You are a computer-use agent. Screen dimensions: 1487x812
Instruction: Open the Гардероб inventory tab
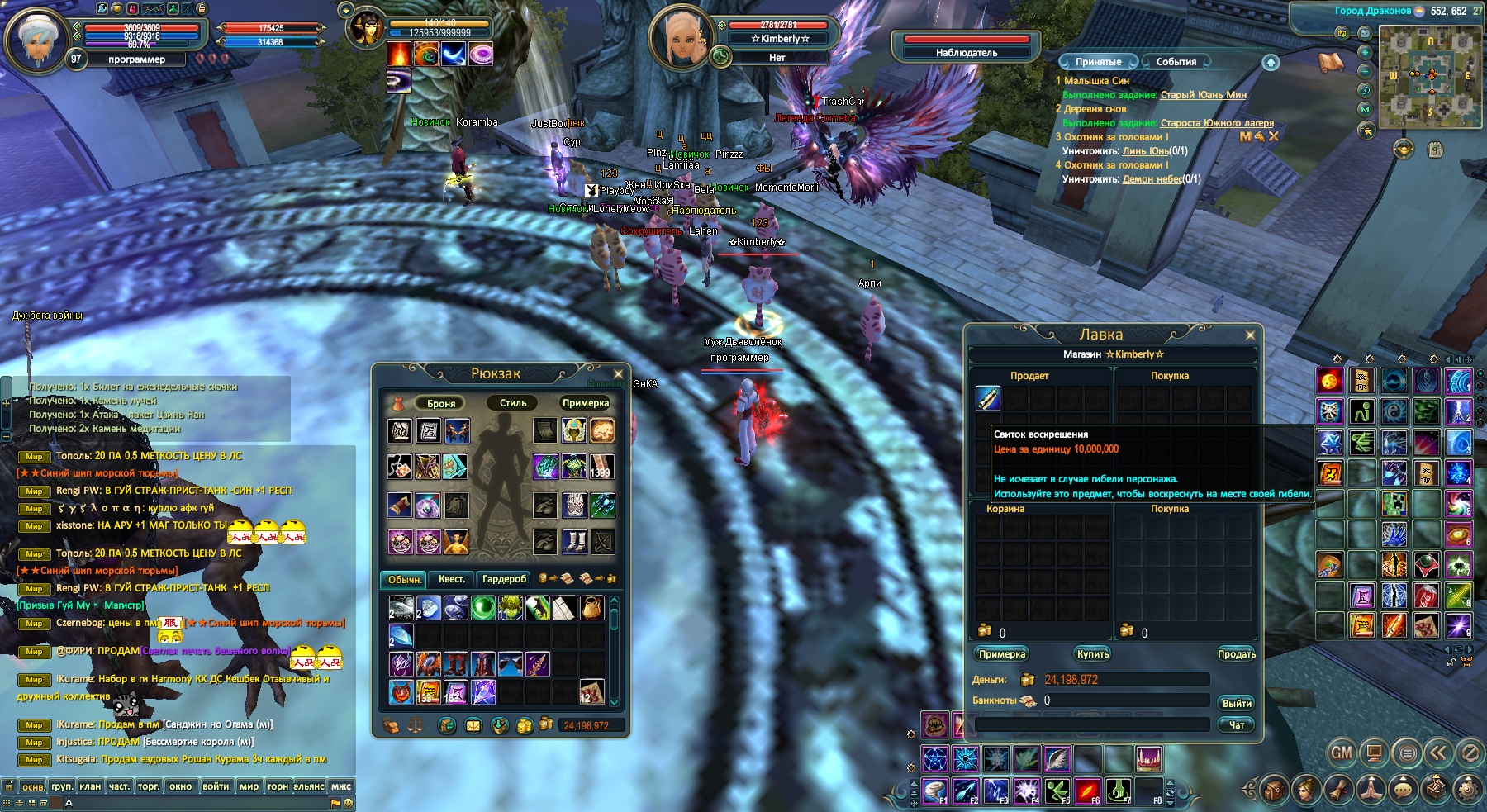504,579
